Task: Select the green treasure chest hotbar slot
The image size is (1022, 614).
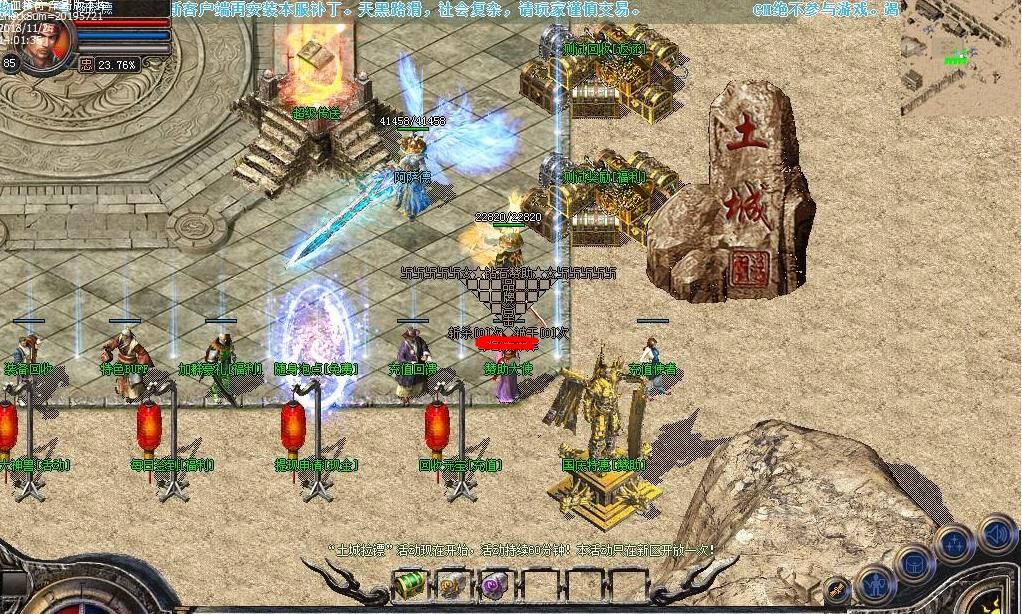Action: point(409,584)
